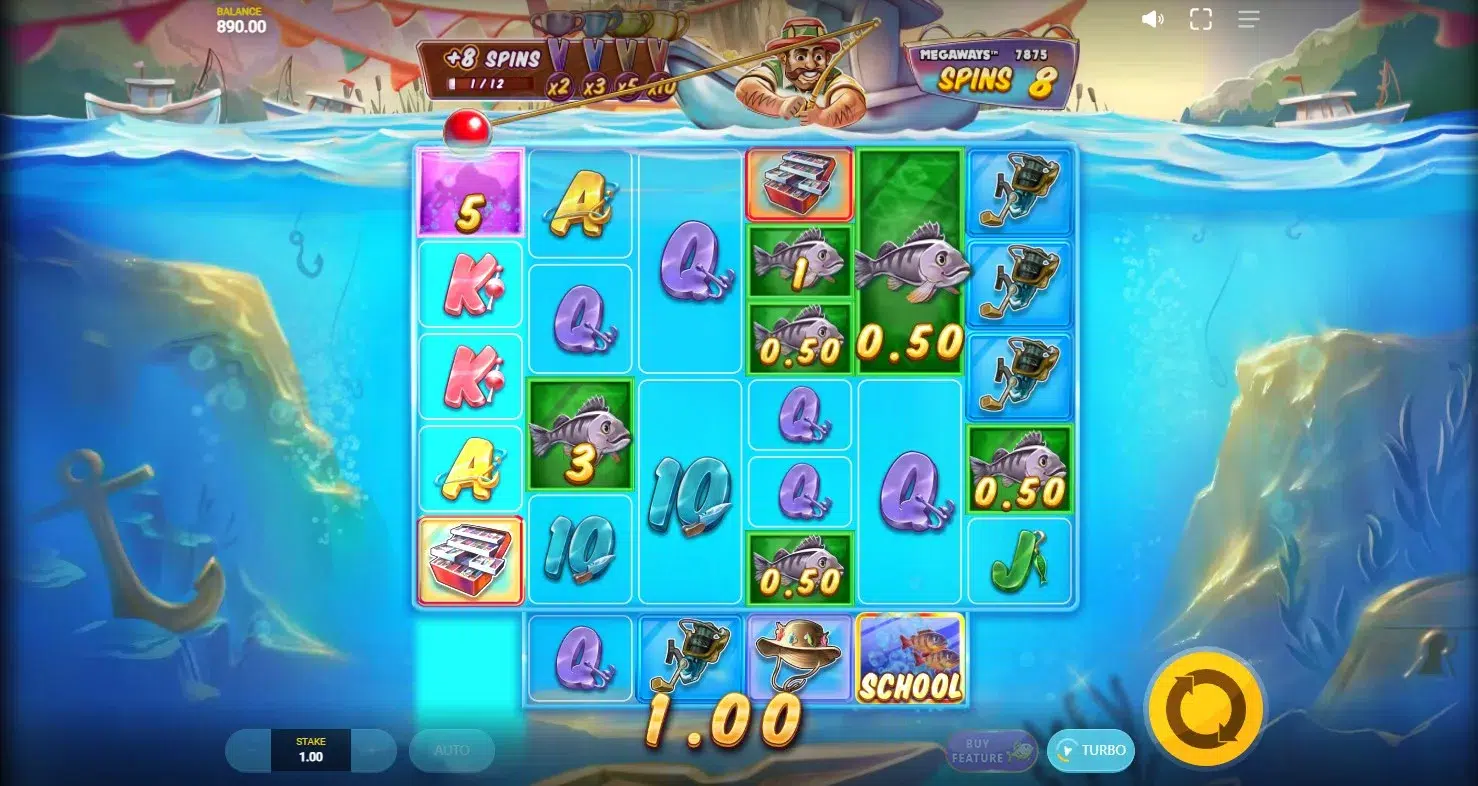The width and height of the screenshot is (1478, 786).
Task: Increase the stake with the plus button
Action: [372, 750]
